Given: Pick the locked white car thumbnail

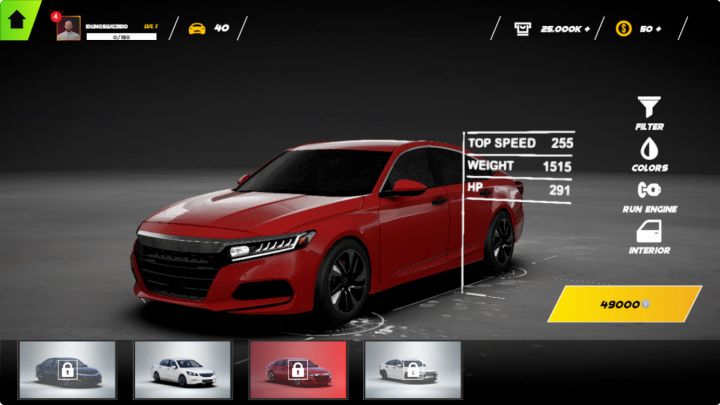Looking at the screenshot, I should click(x=412, y=370).
